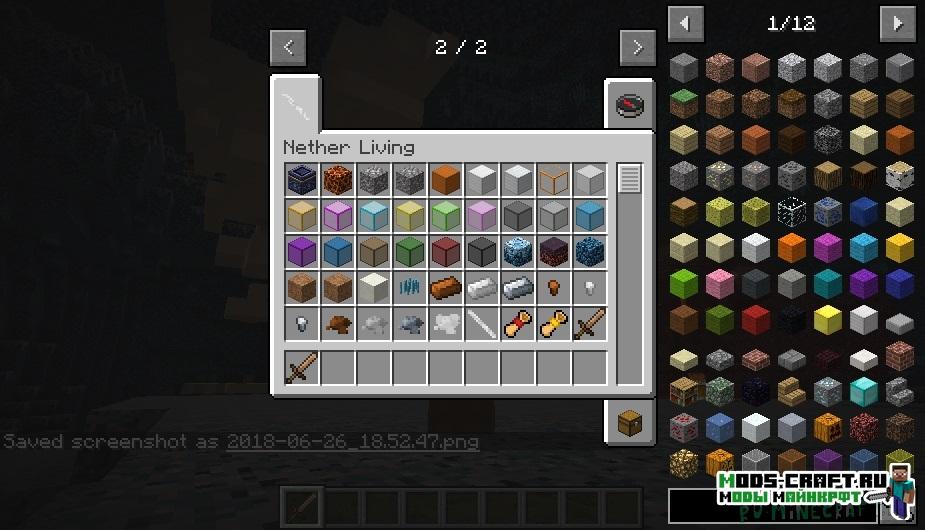This screenshot has height=530, width=925.
Task: Choose the grass block in the item list
Action: tap(684, 103)
